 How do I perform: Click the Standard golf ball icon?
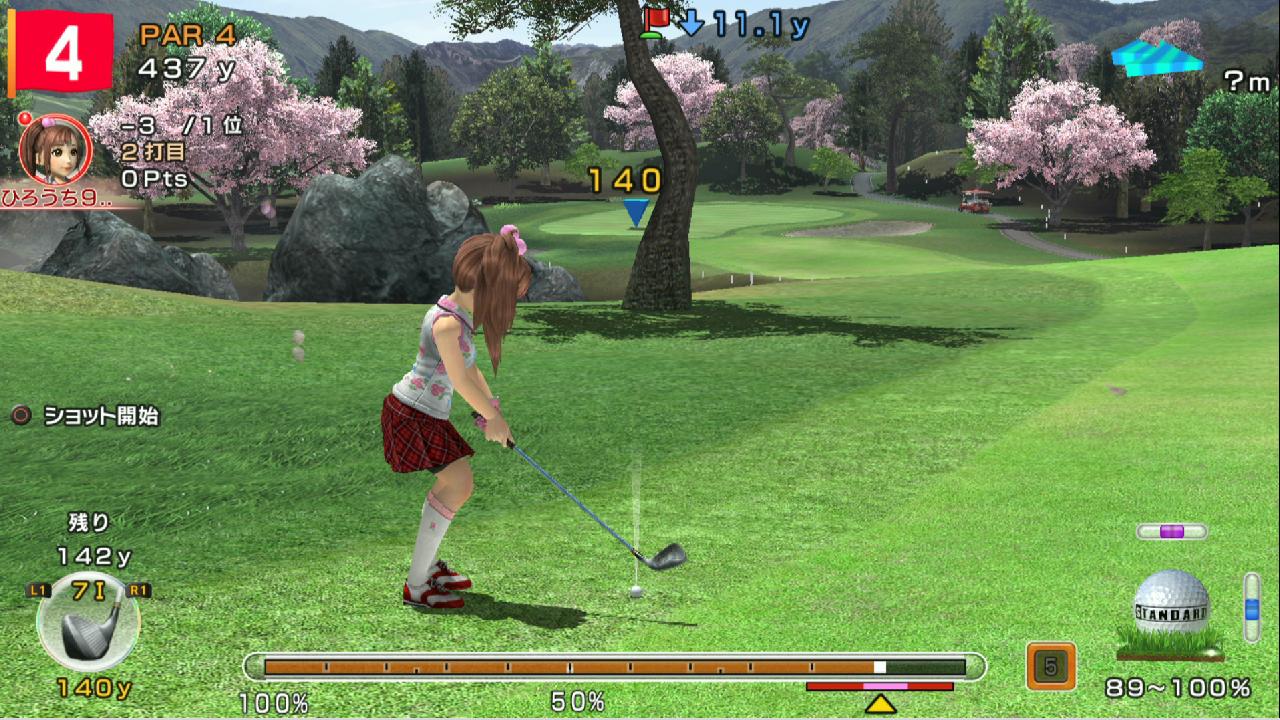pyautogui.click(x=1171, y=605)
